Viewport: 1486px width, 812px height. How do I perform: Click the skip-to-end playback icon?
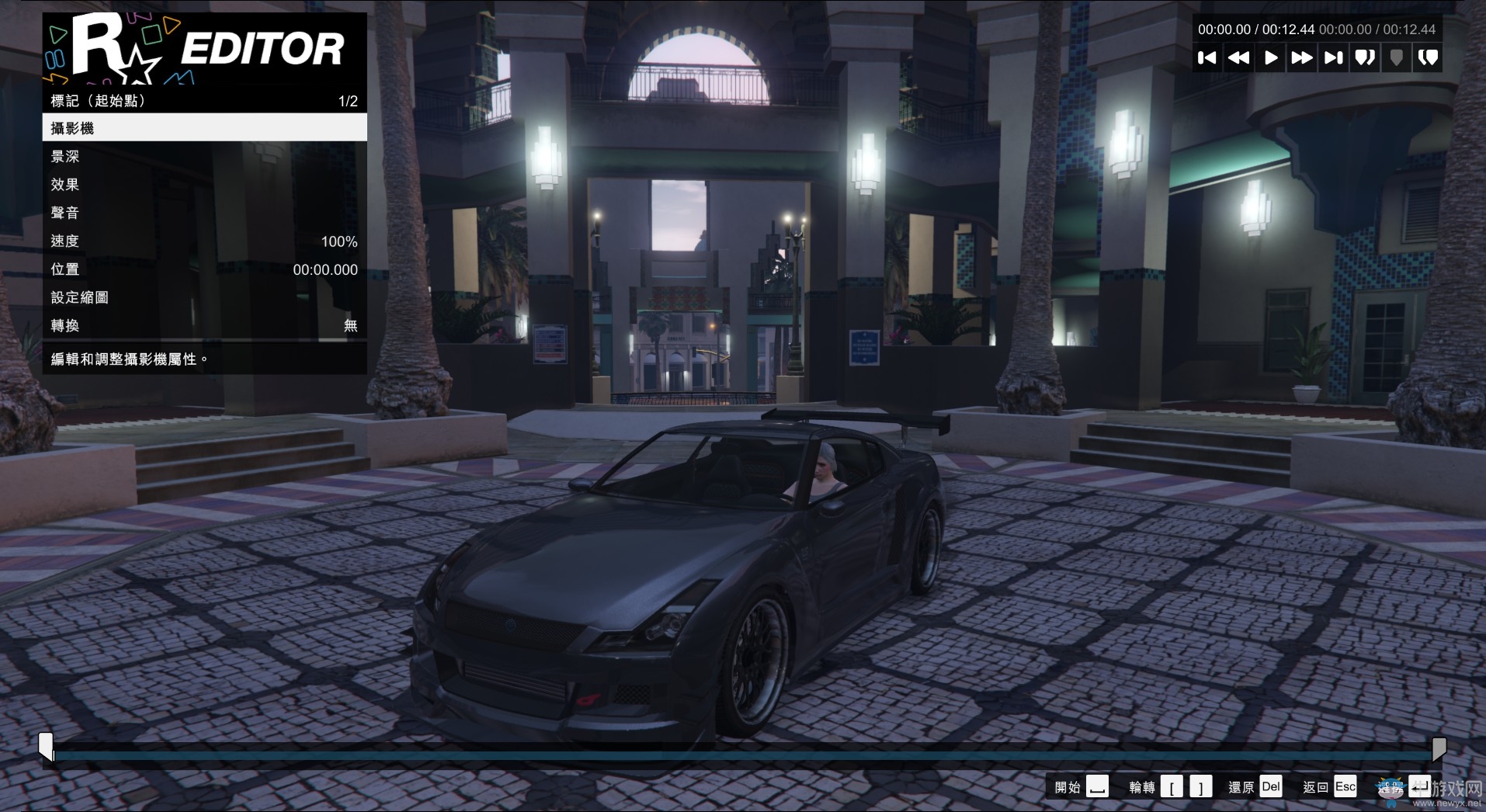point(1333,57)
